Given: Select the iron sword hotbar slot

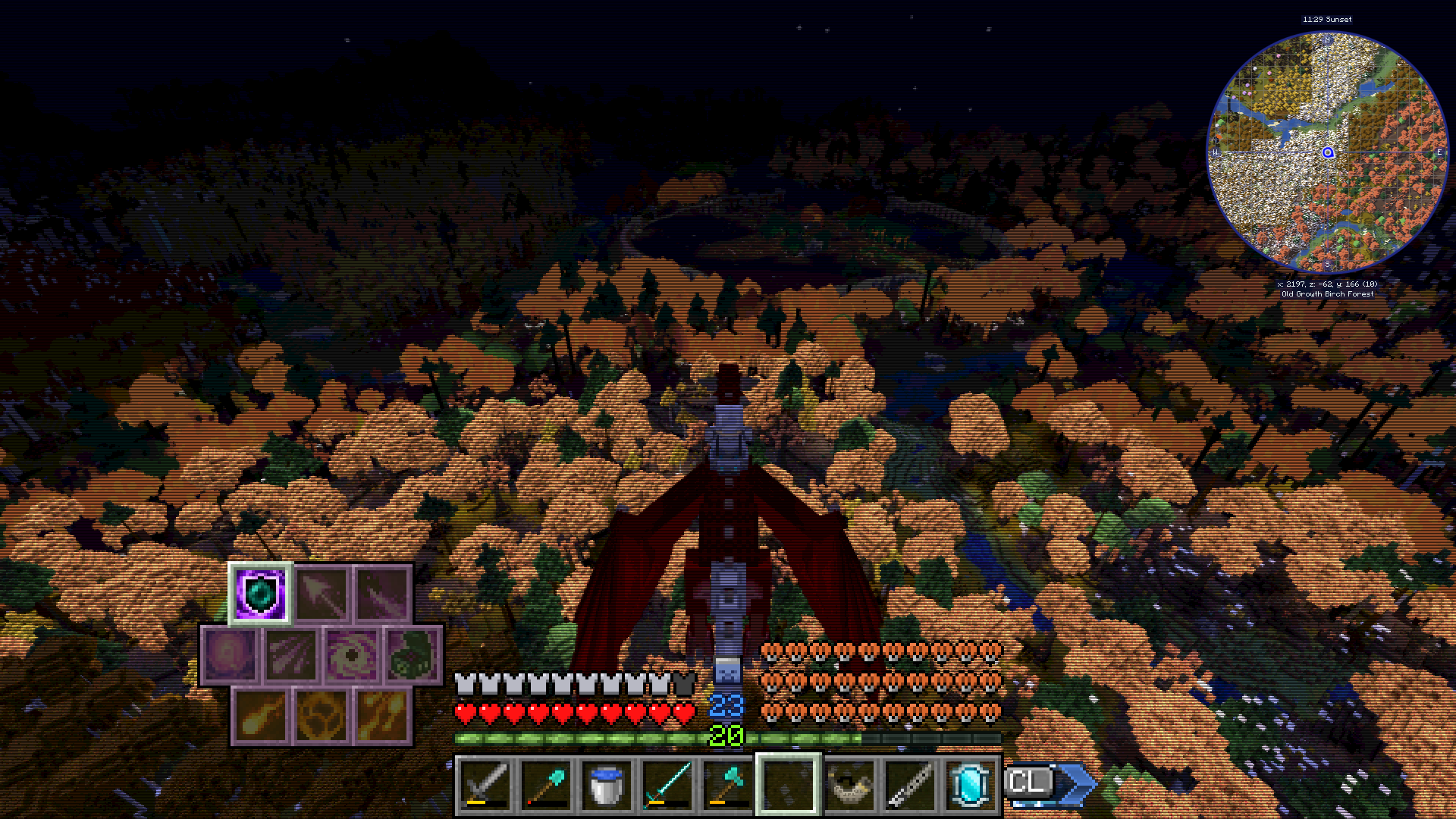Looking at the screenshot, I should [483, 785].
